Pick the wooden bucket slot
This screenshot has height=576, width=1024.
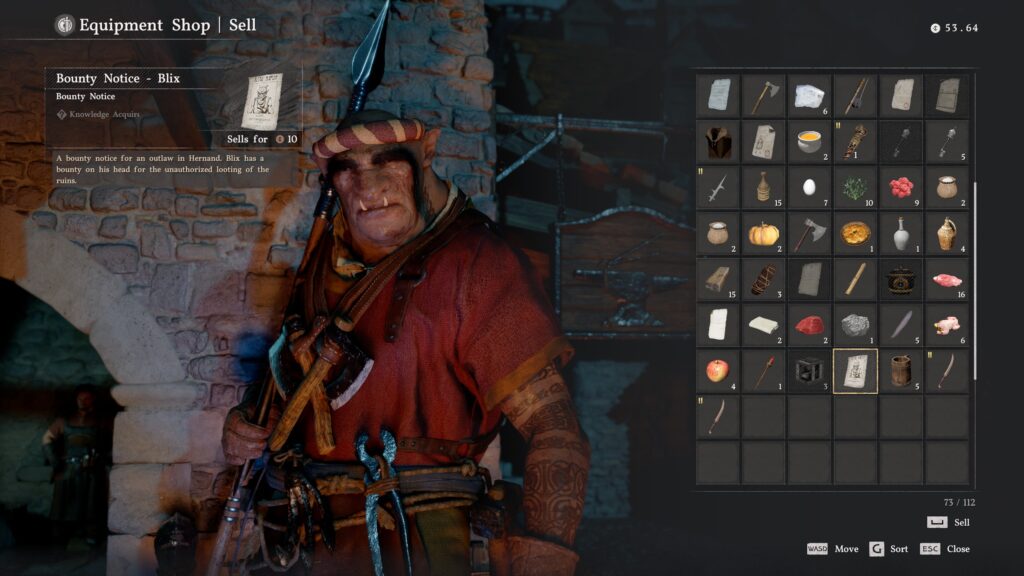(901, 371)
